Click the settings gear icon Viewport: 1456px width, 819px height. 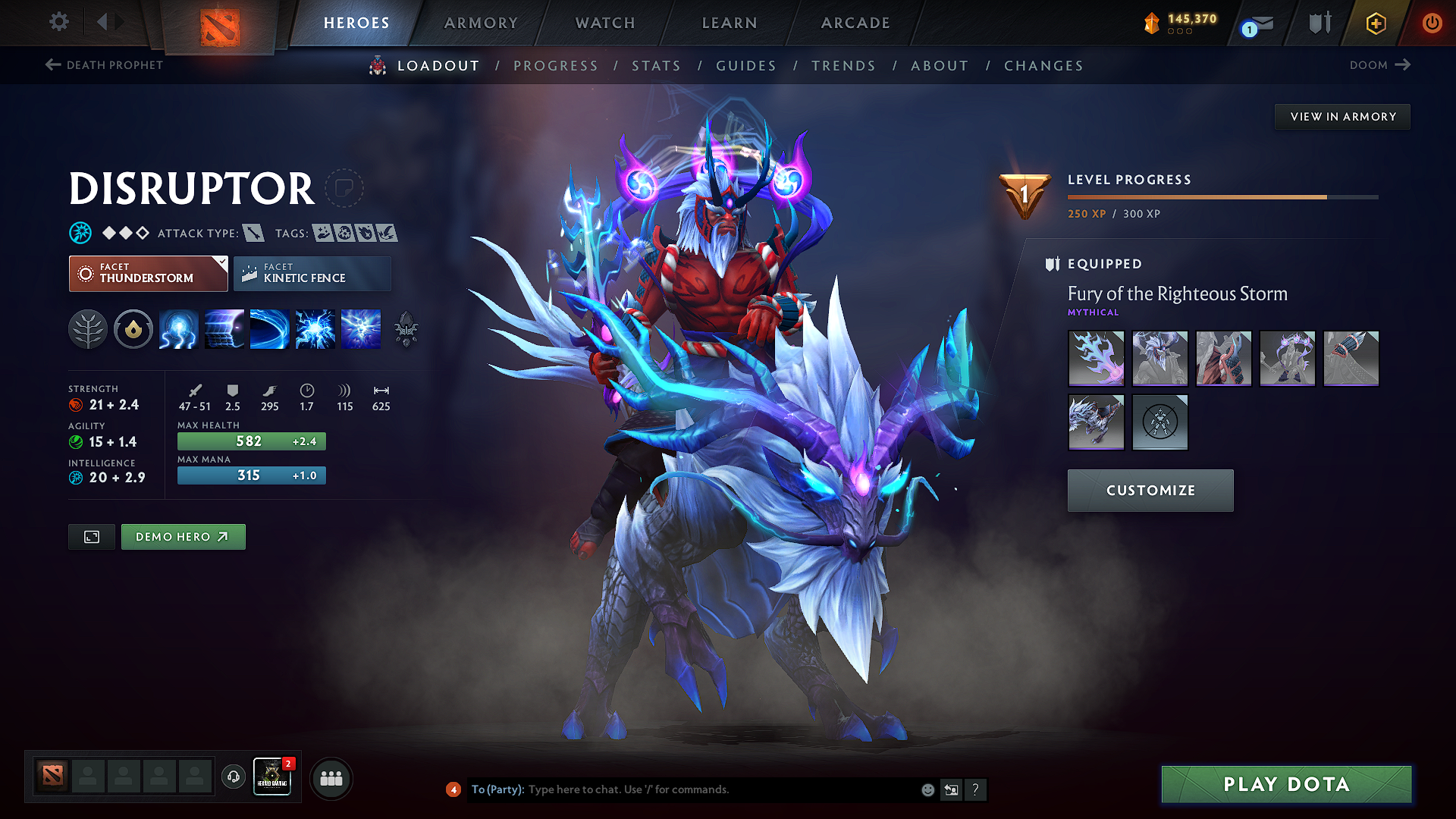pyautogui.click(x=58, y=22)
